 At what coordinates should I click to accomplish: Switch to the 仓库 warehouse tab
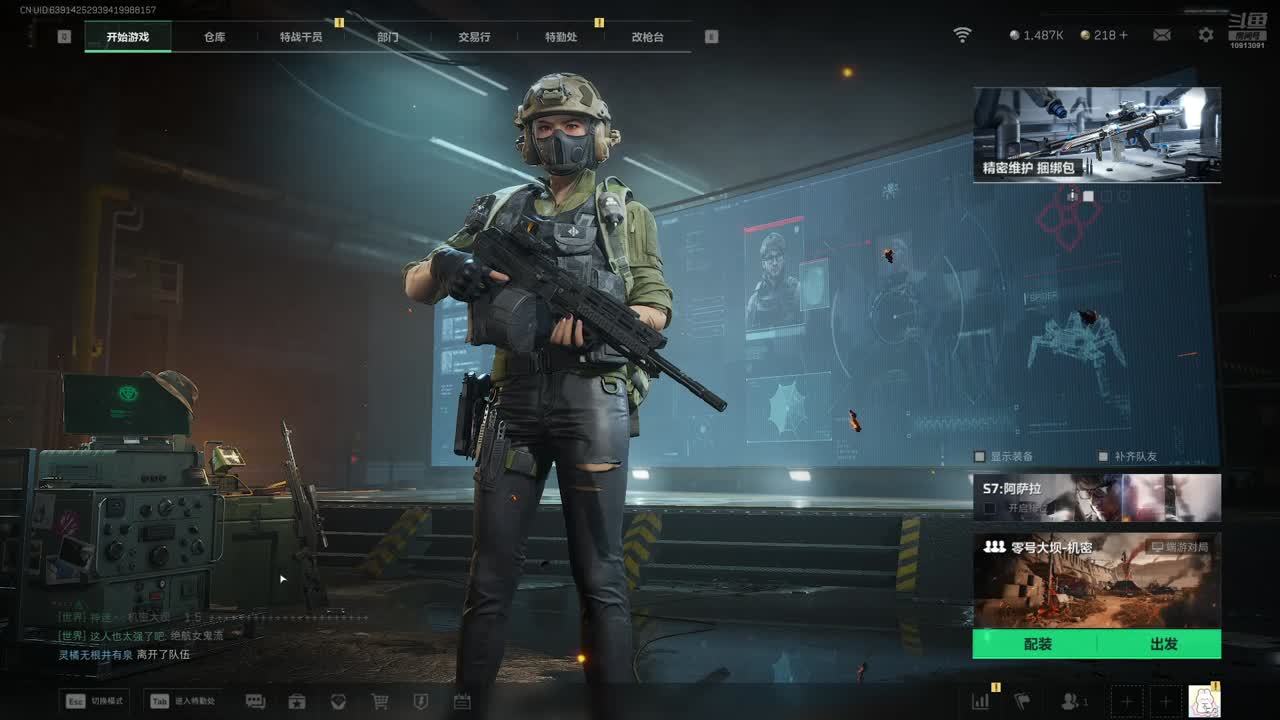click(x=214, y=37)
